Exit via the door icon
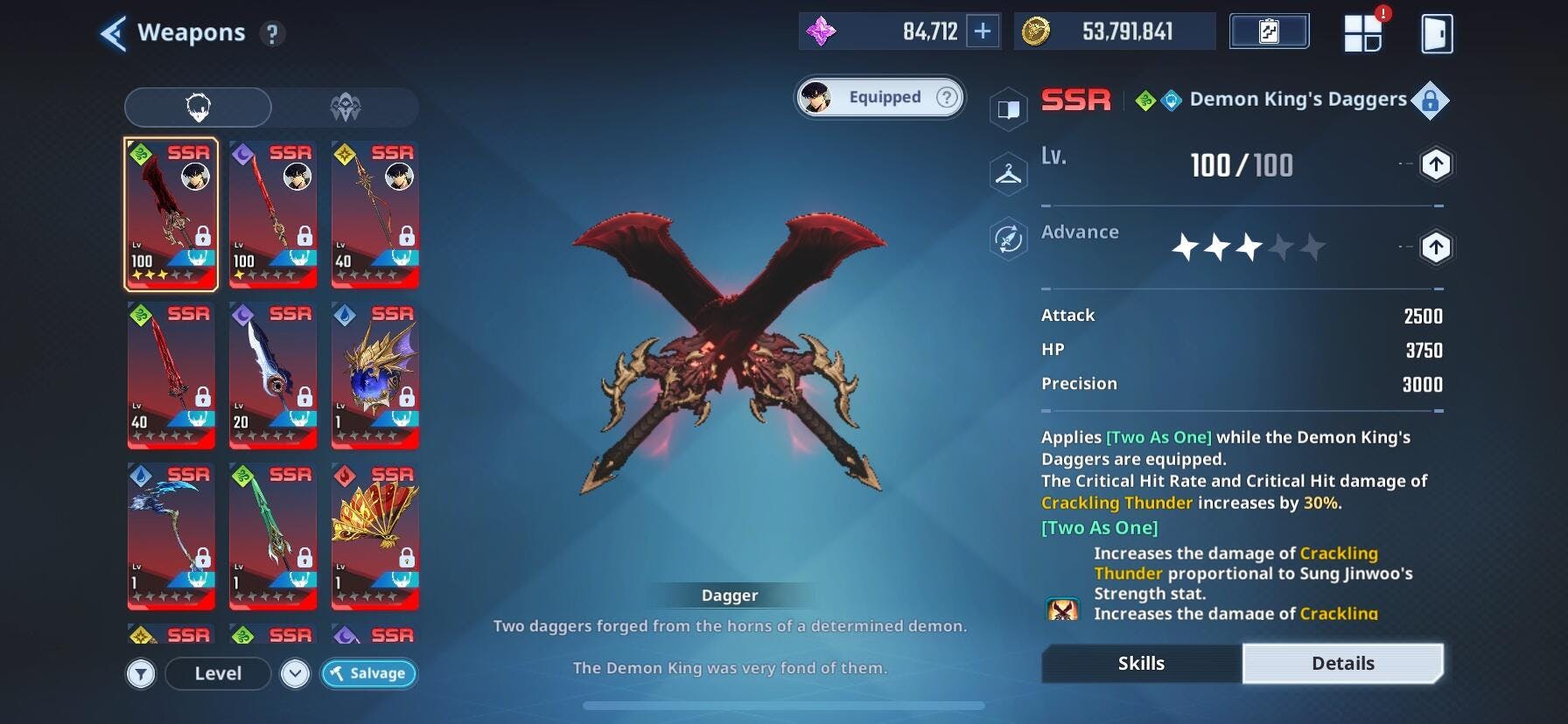The image size is (1568, 724). pos(1437,34)
